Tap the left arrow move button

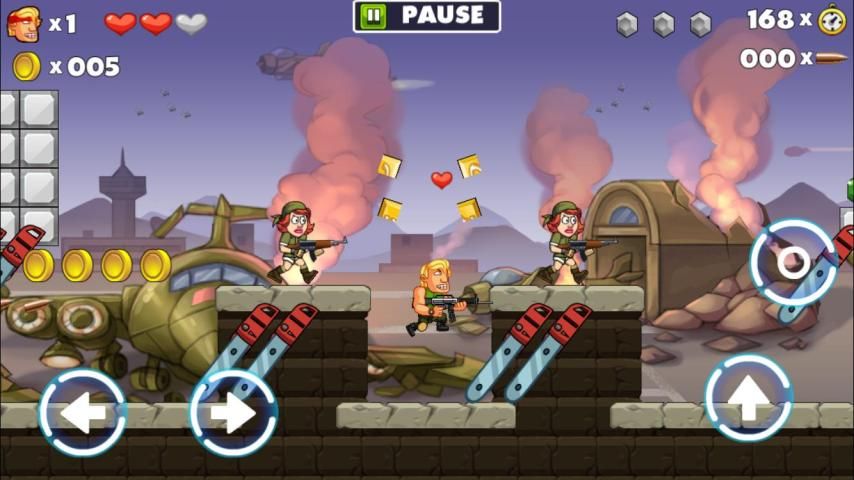coord(82,412)
